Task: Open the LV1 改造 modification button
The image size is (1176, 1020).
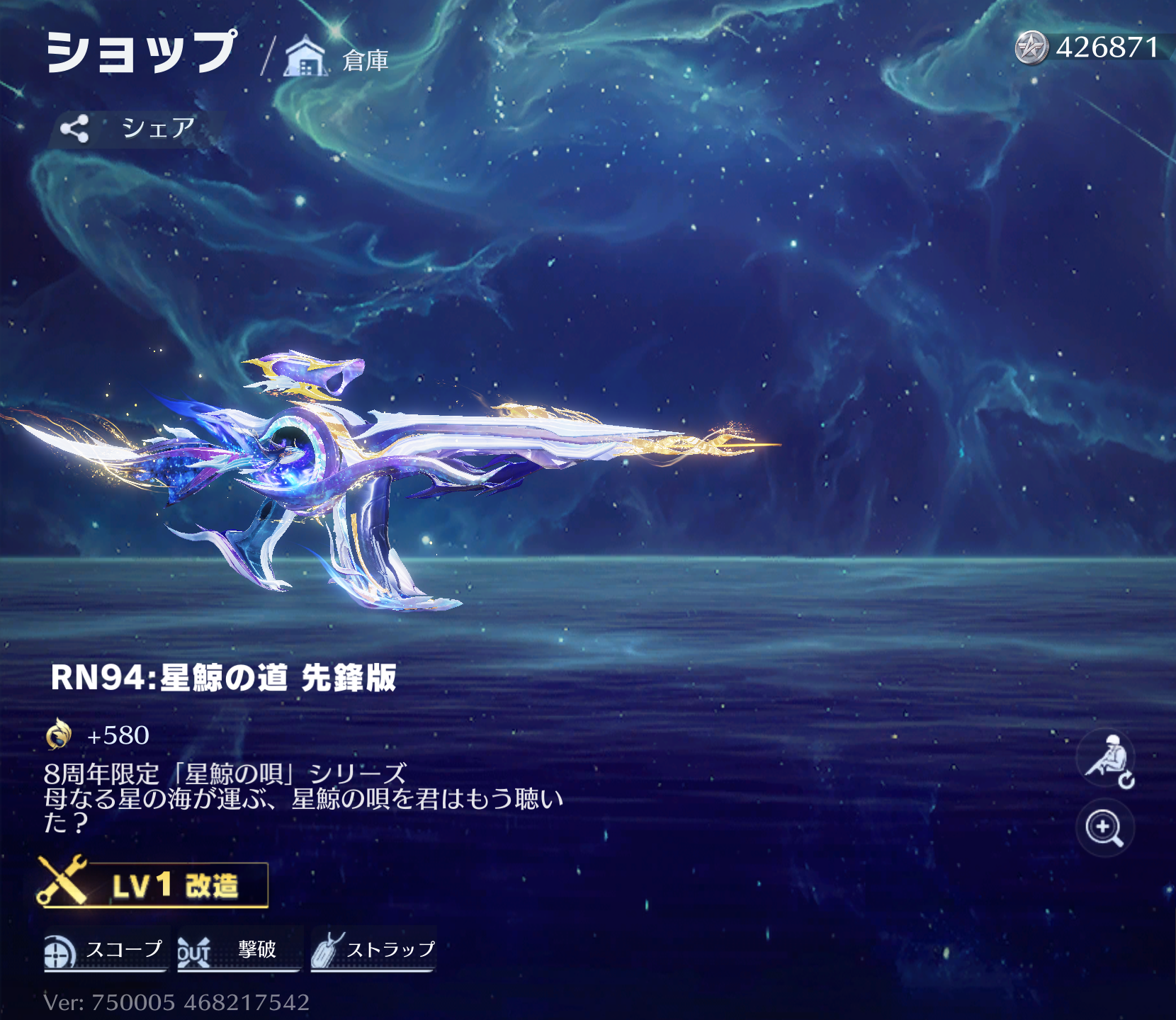Action: point(154,885)
